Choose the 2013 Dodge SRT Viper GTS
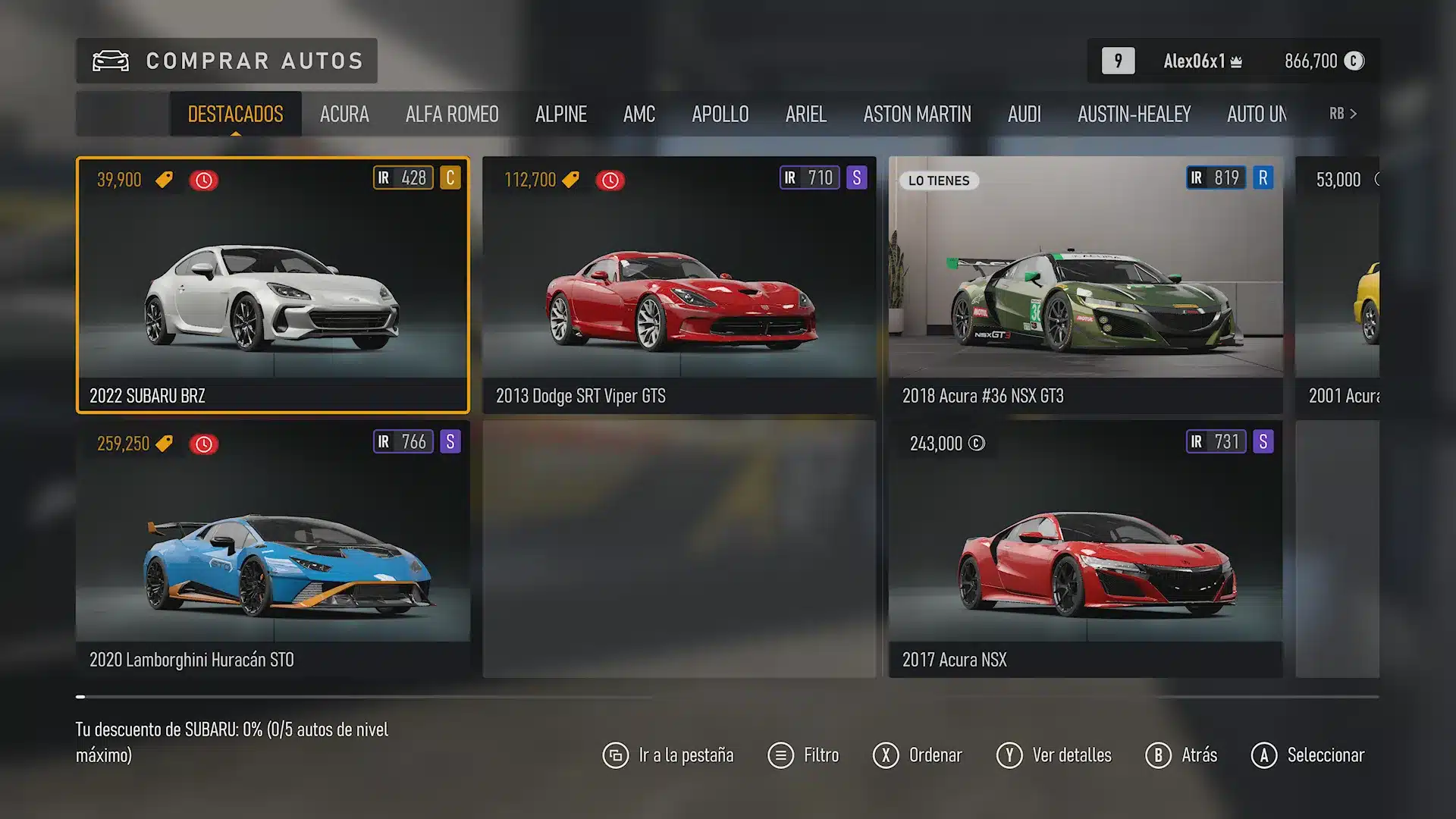 coord(679,285)
